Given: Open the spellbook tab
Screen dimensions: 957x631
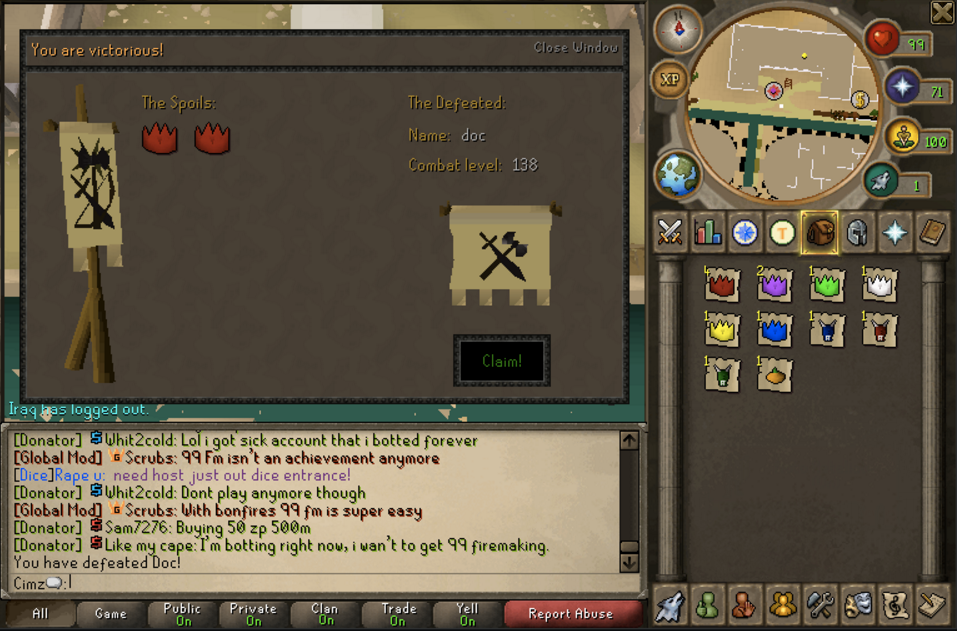Looking at the screenshot, I should [x=932, y=233].
